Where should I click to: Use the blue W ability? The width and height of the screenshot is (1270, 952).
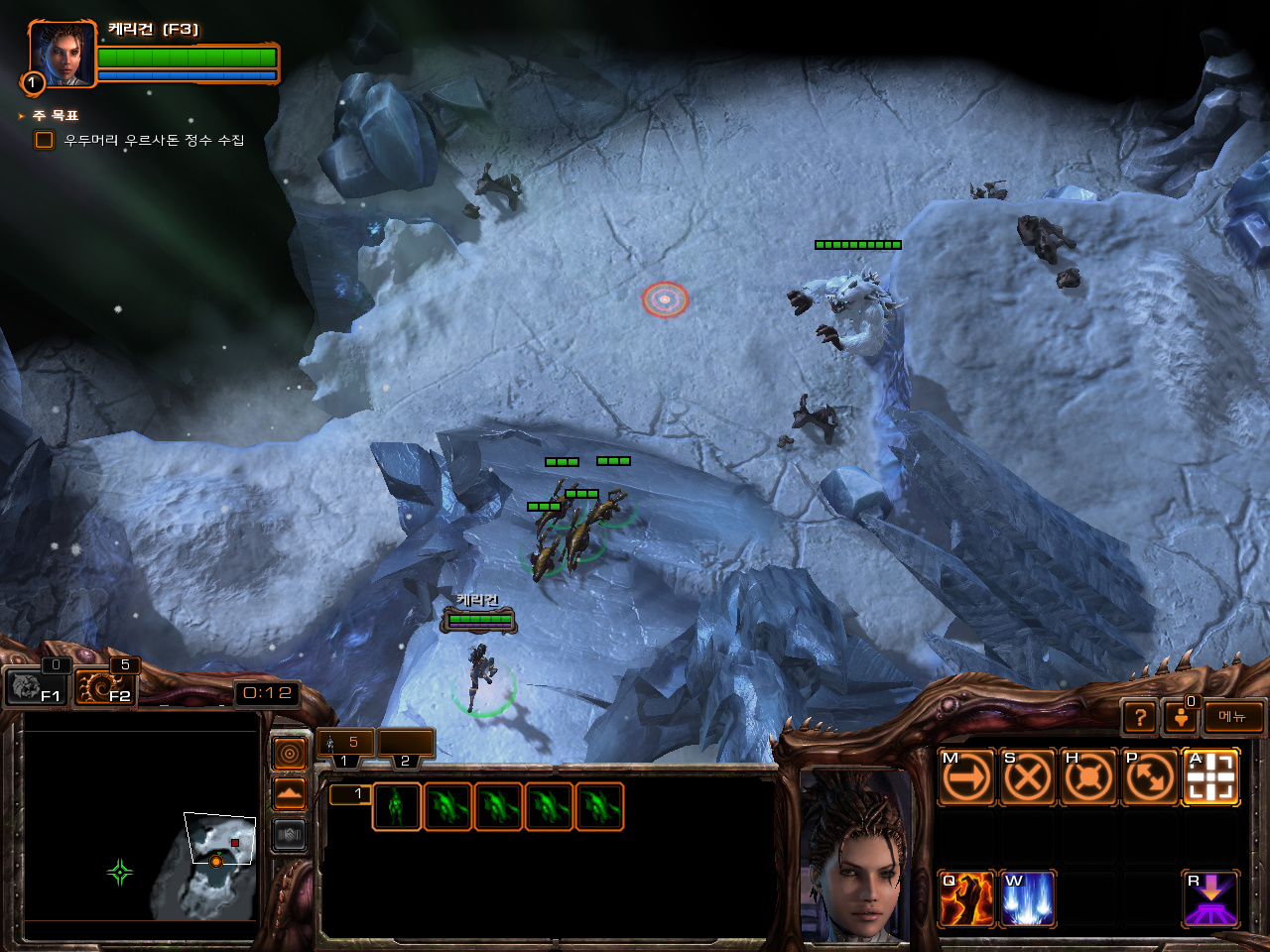(1027, 898)
